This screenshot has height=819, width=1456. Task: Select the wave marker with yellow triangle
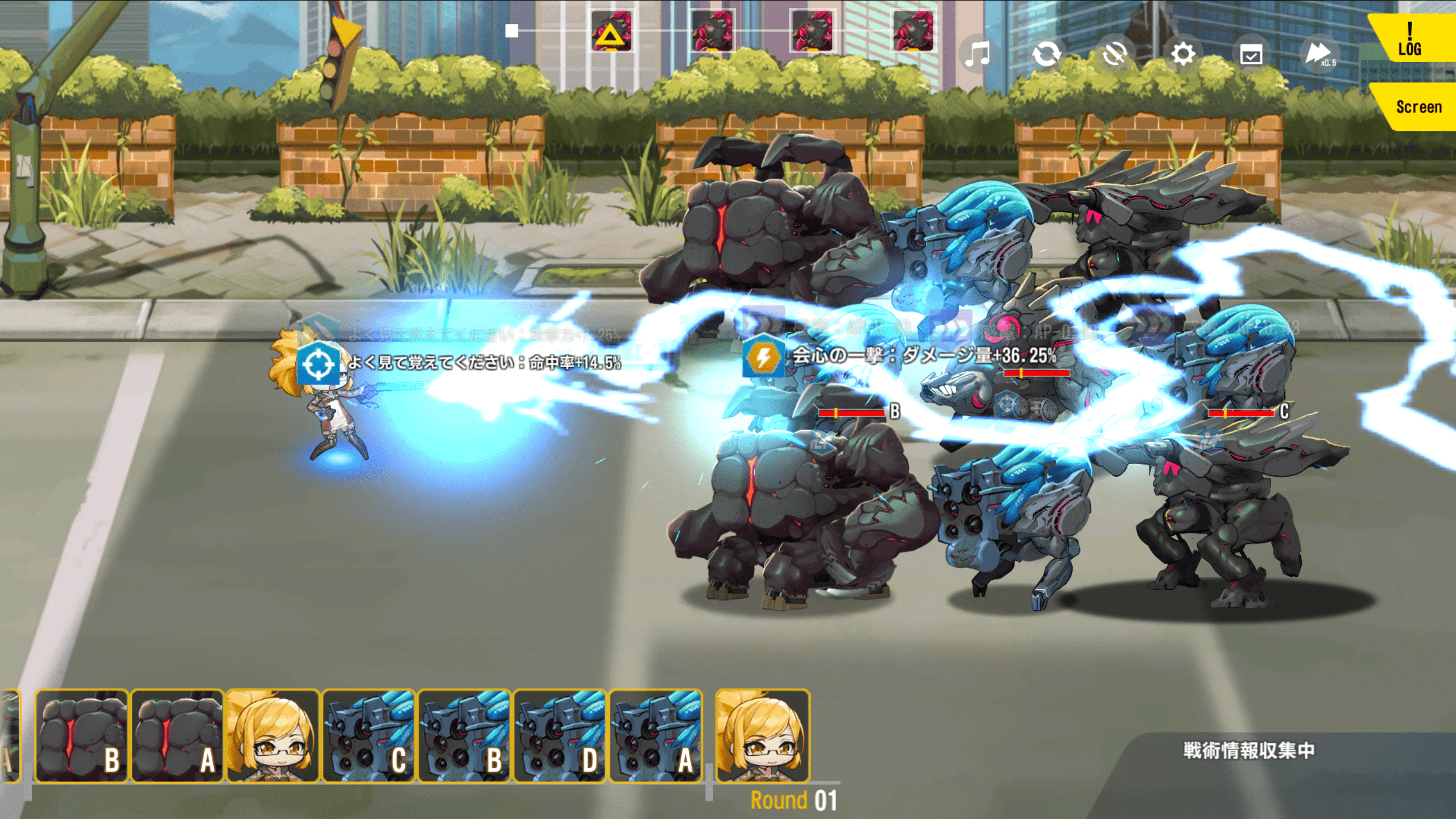pos(611,32)
